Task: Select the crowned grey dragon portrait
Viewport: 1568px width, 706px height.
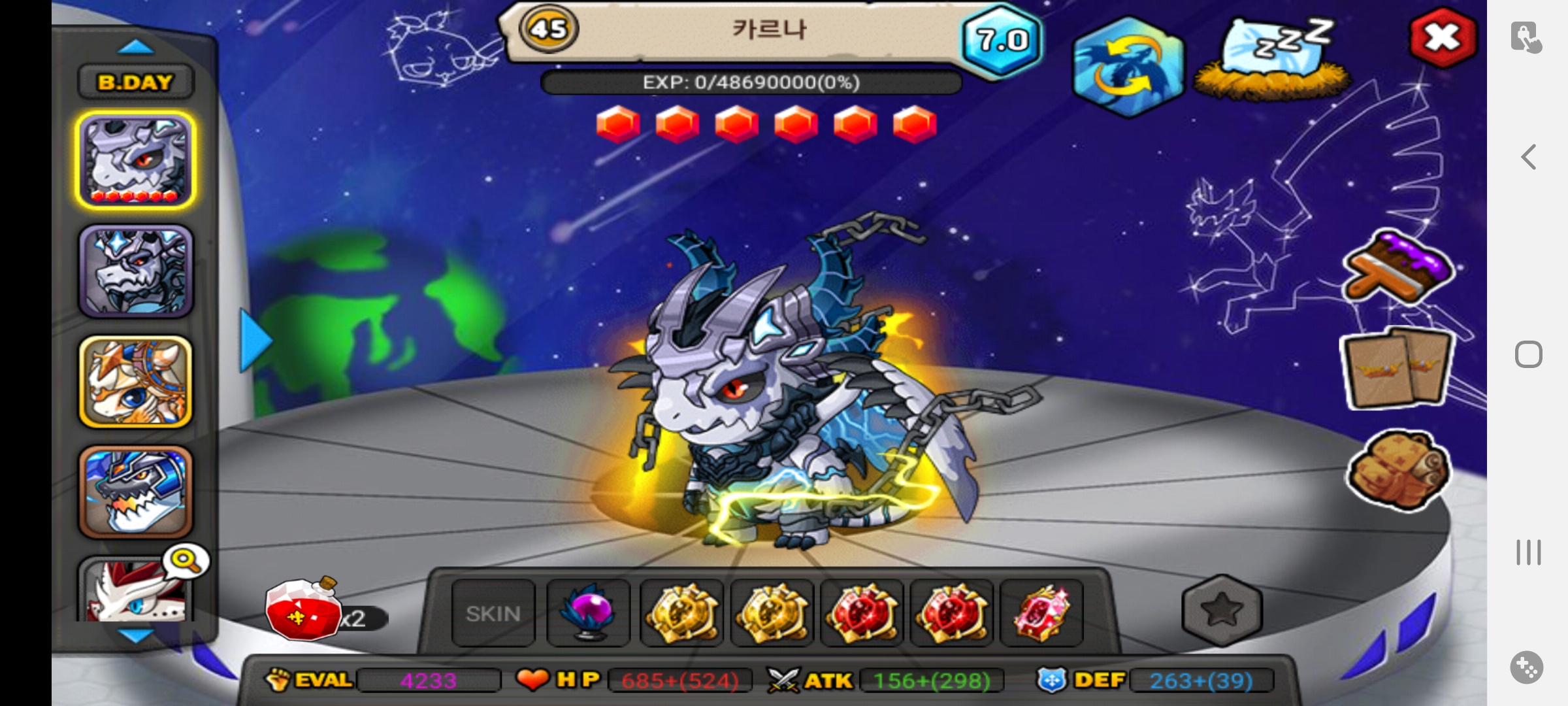Action: (x=136, y=271)
